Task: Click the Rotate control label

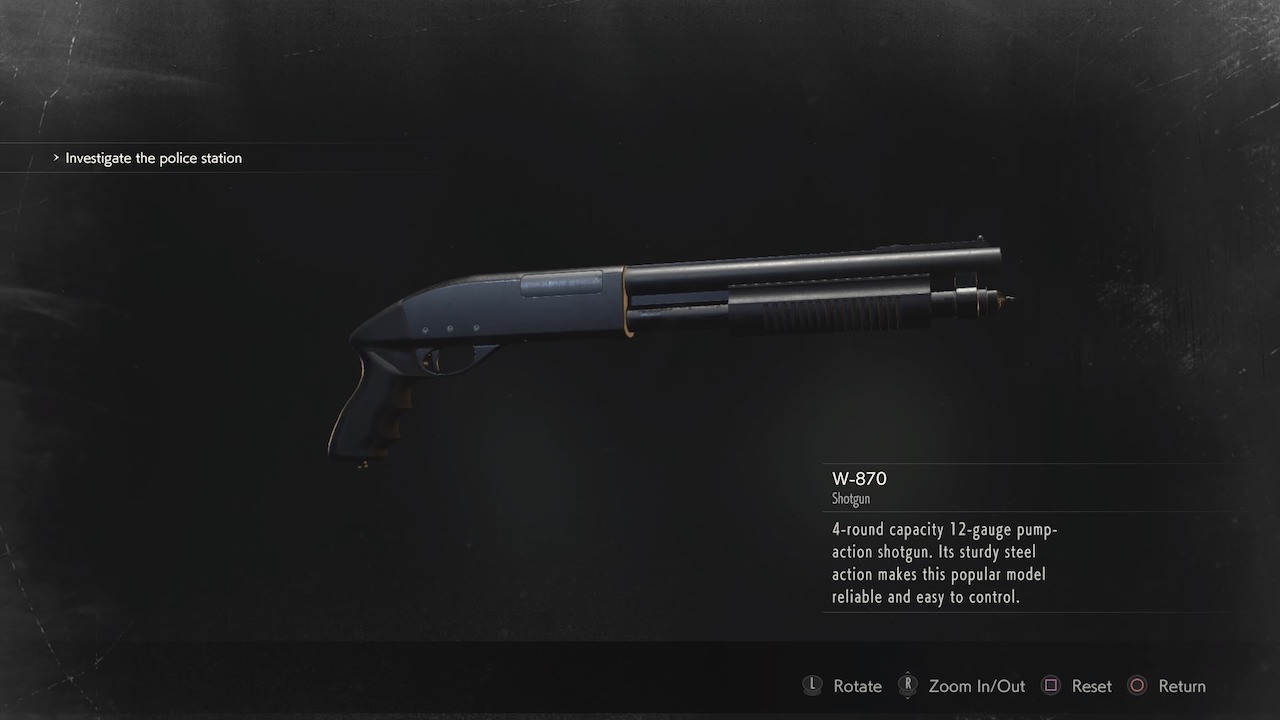Action: 857,686
